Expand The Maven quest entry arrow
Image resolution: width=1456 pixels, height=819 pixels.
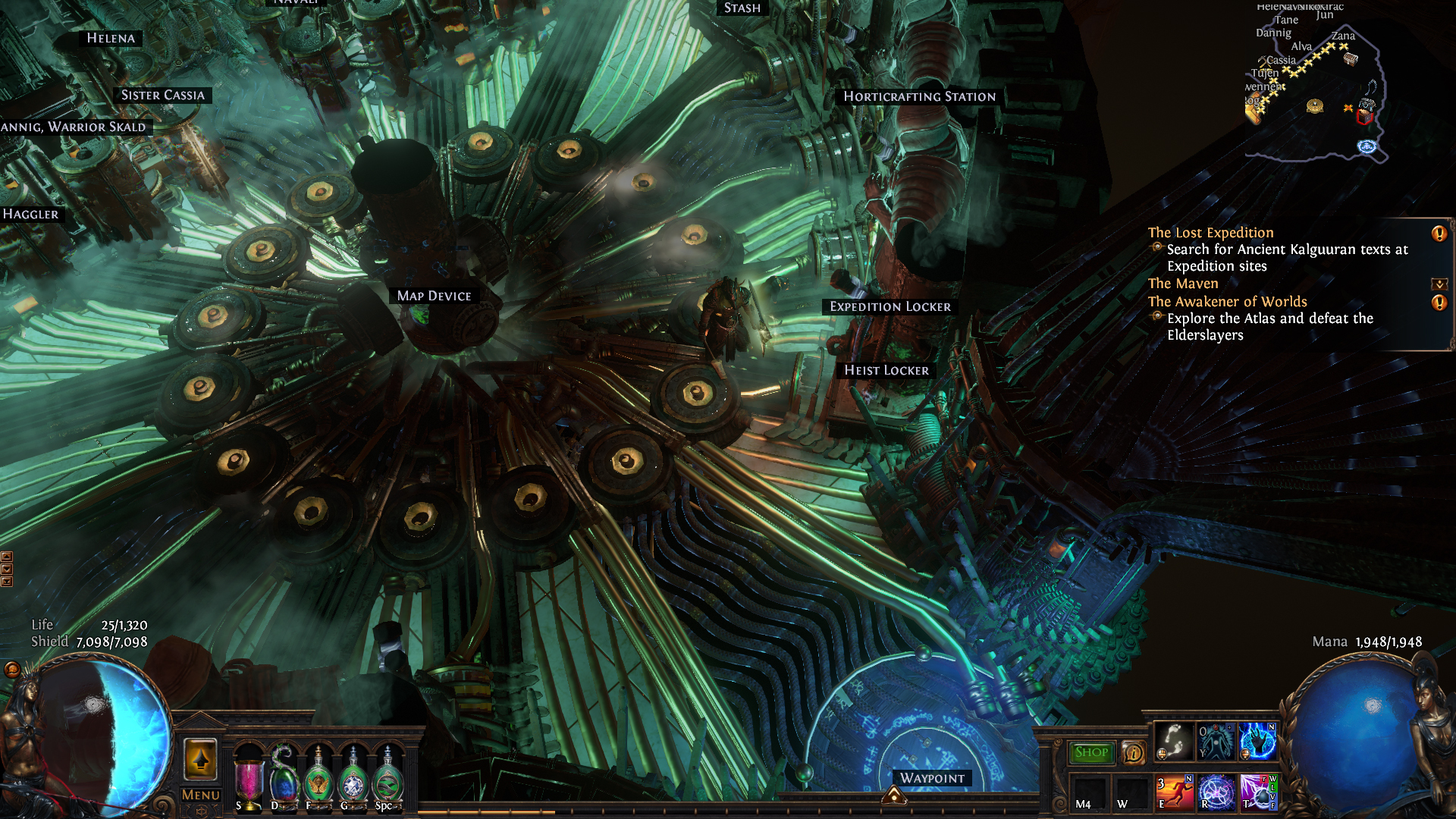pos(1439,284)
